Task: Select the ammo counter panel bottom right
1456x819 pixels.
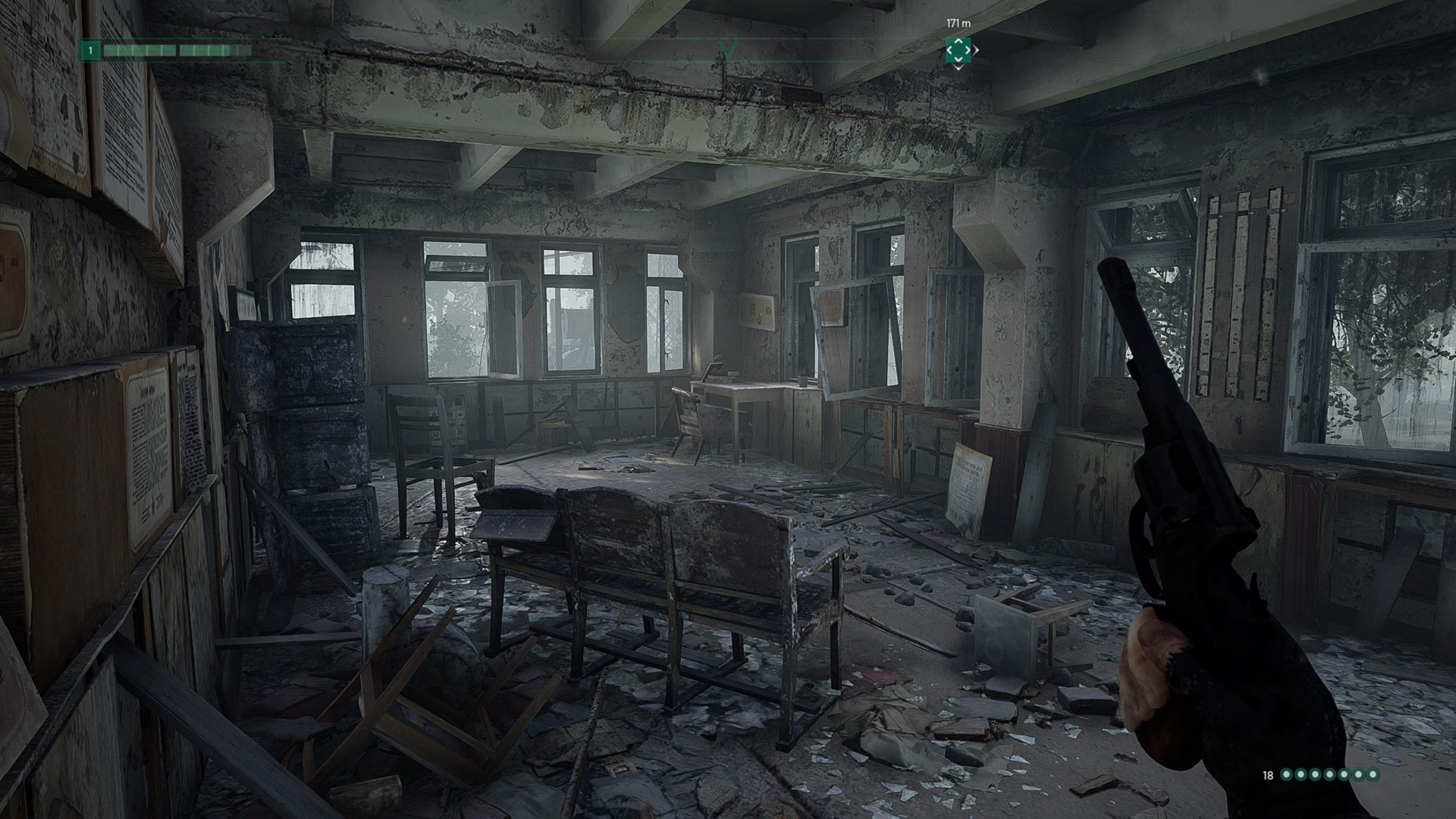Action: (1325, 775)
